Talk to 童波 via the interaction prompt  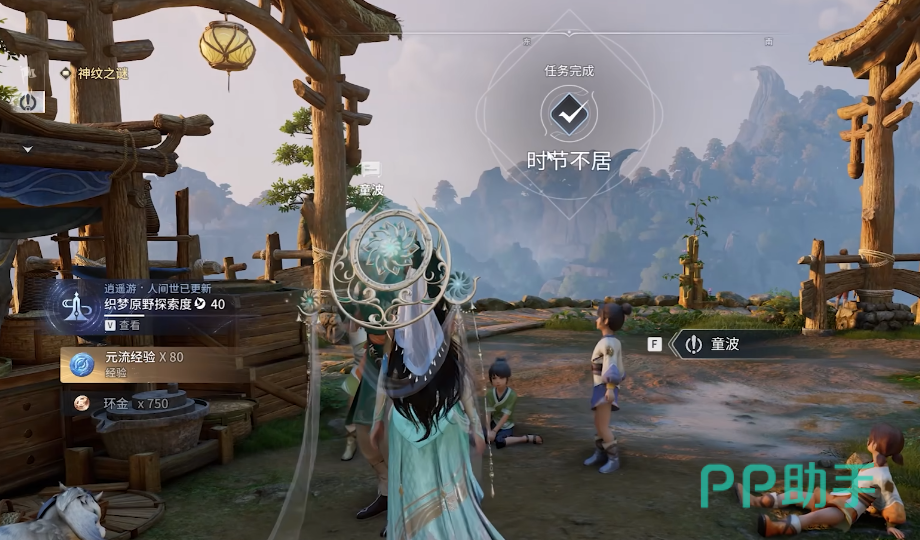coord(725,344)
